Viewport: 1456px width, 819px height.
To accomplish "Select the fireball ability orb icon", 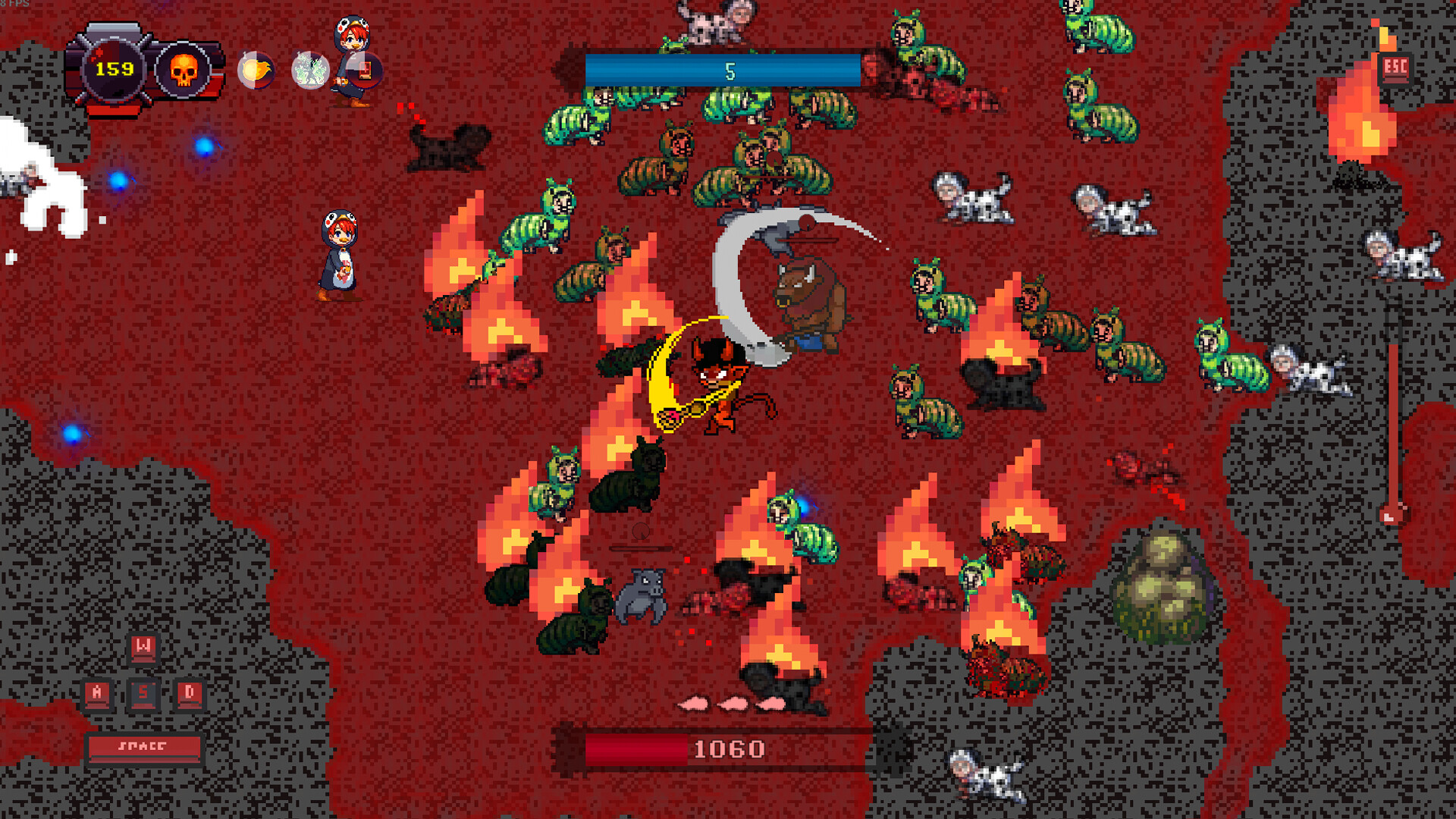I will (256, 71).
